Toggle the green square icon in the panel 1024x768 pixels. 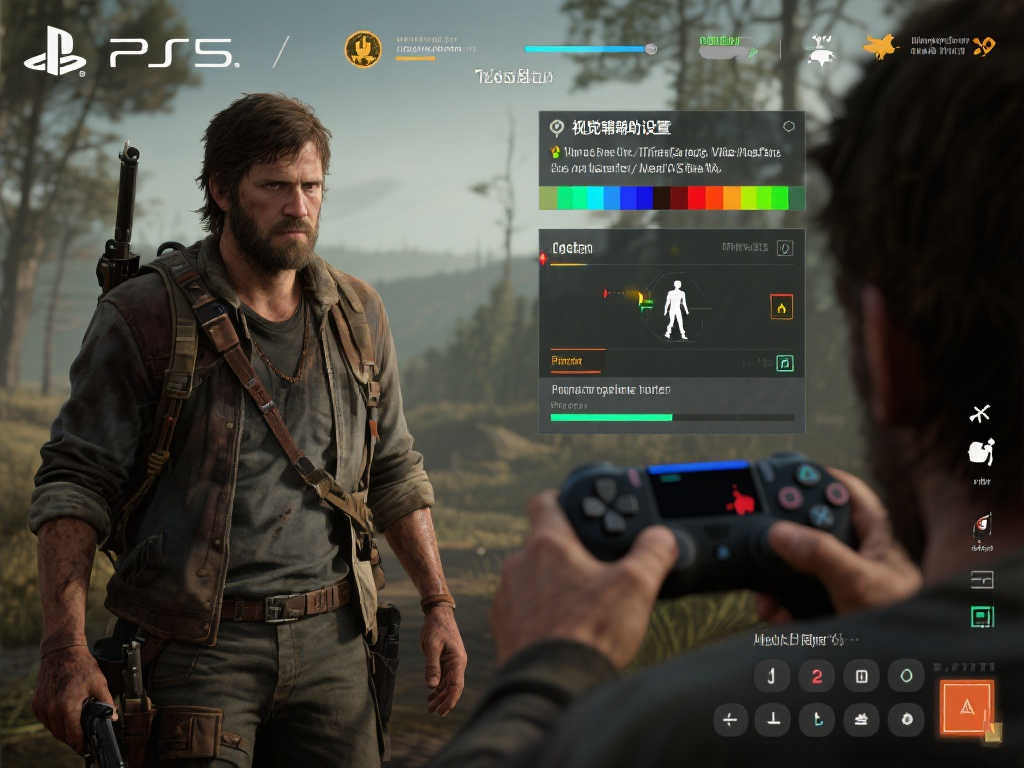click(785, 363)
